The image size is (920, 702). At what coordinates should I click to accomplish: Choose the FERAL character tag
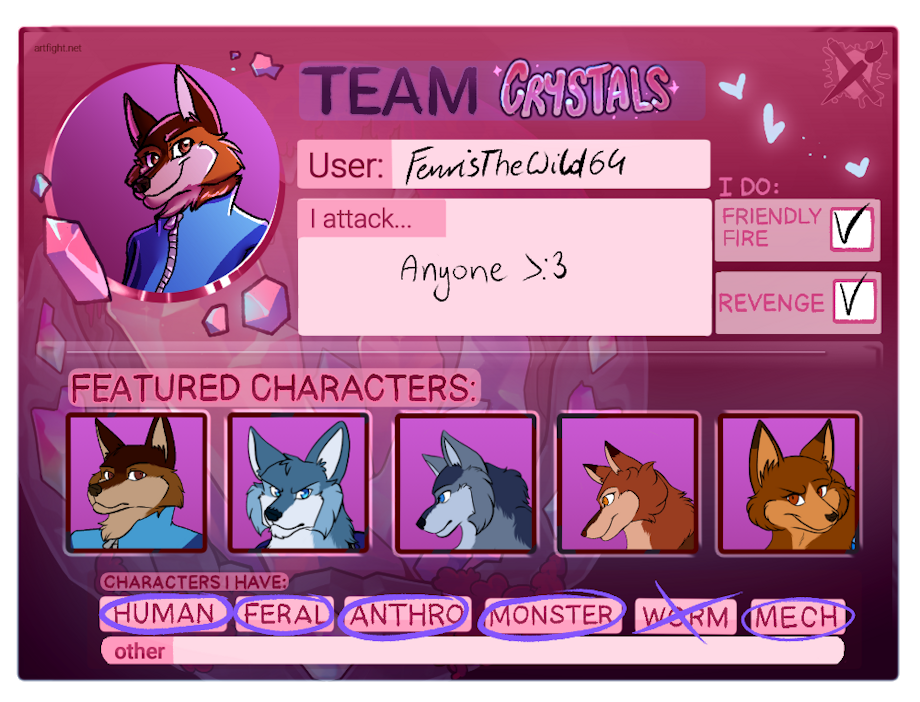pyautogui.click(x=286, y=614)
